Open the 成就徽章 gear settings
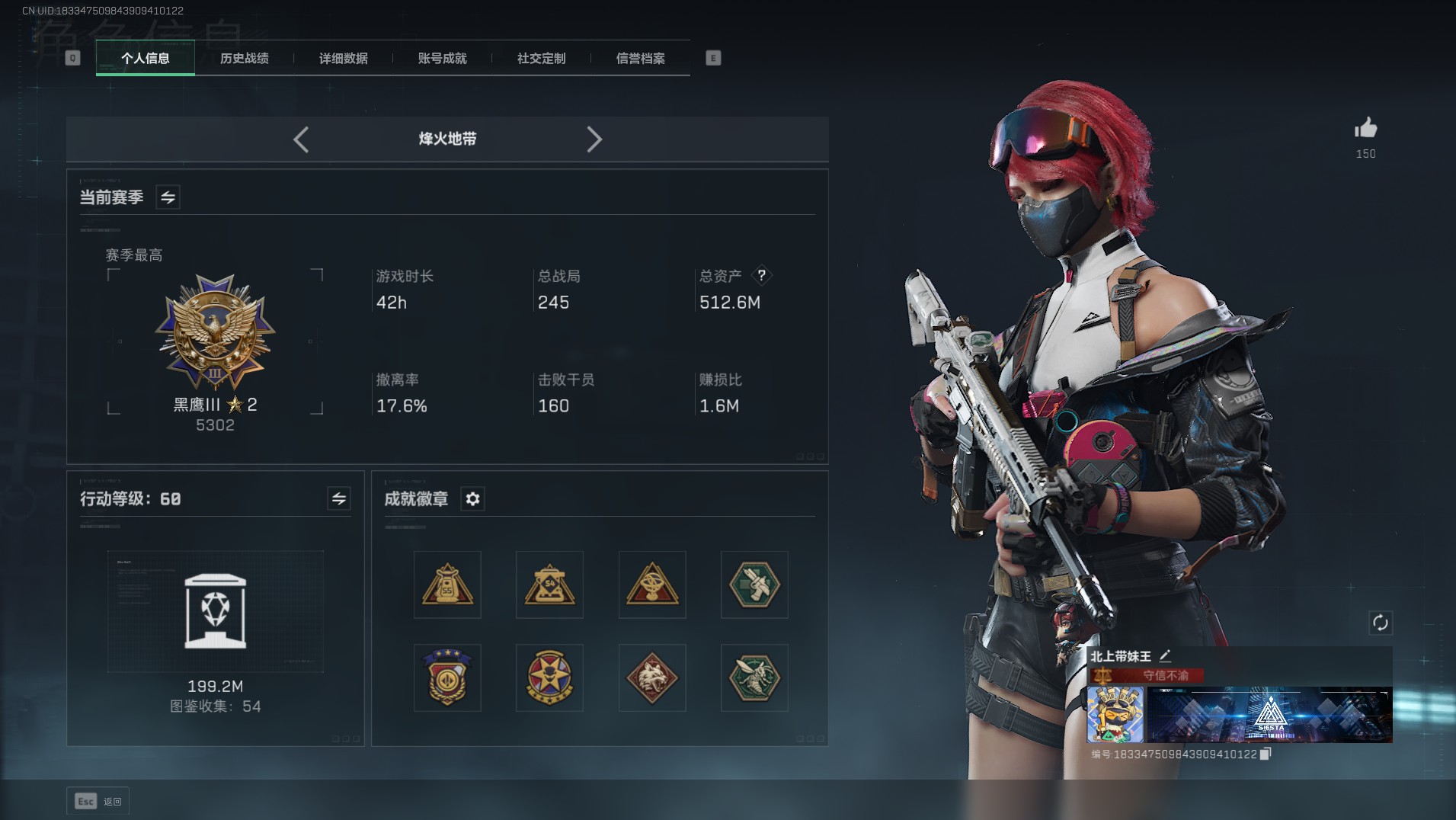This screenshot has height=820, width=1456. [472, 499]
